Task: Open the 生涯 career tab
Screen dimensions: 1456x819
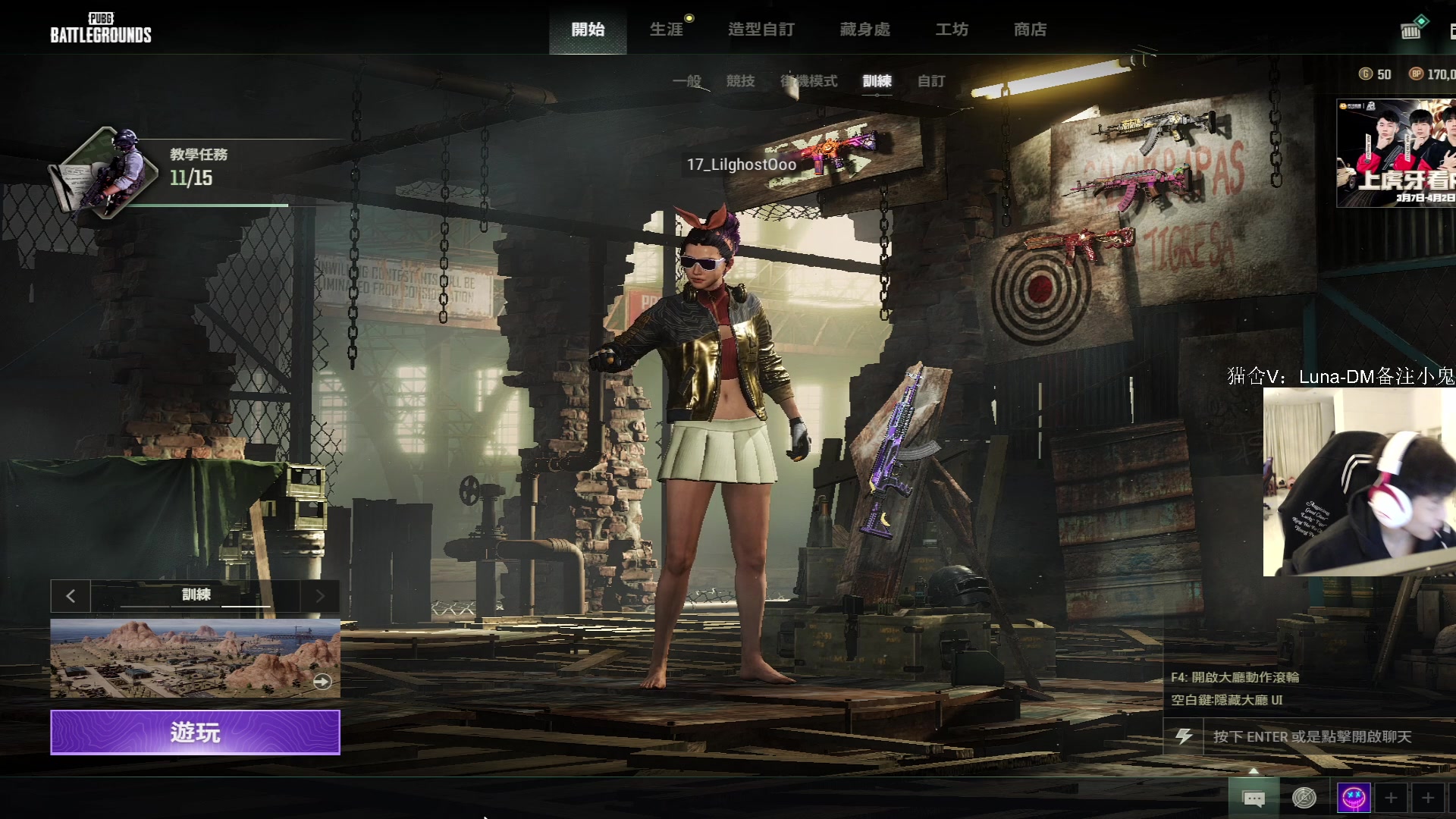Action: (x=667, y=30)
